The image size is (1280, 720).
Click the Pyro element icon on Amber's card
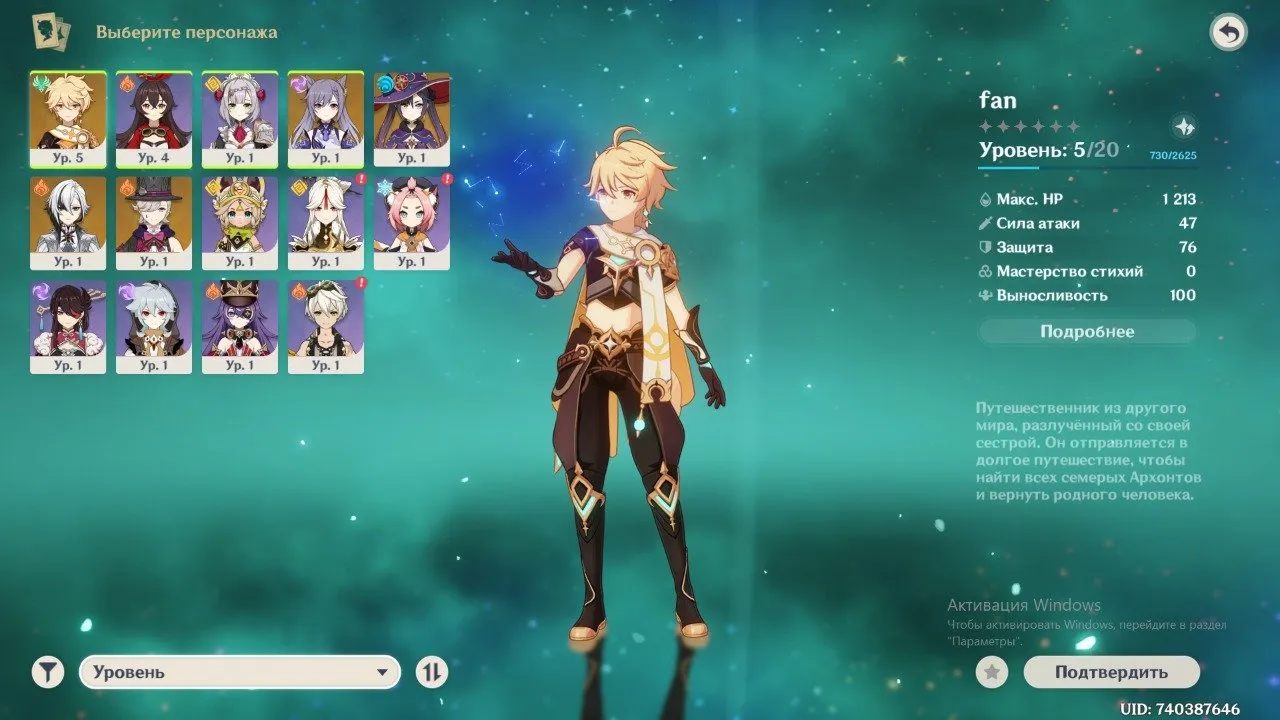126,82
